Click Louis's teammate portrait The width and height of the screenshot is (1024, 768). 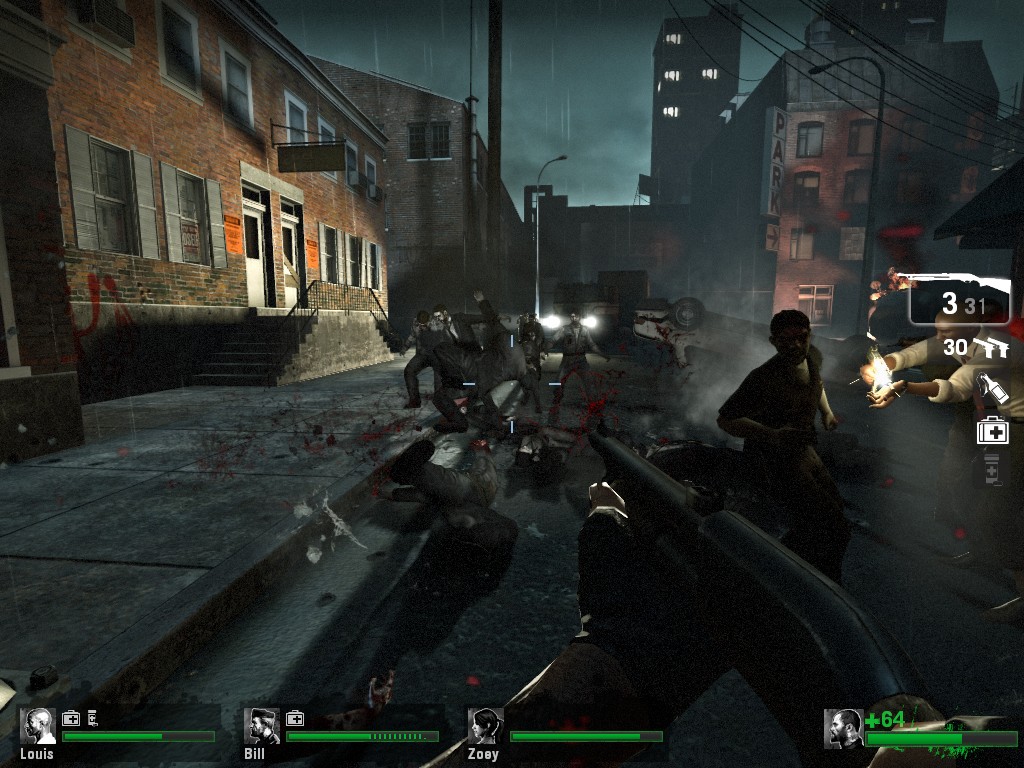[x=39, y=726]
